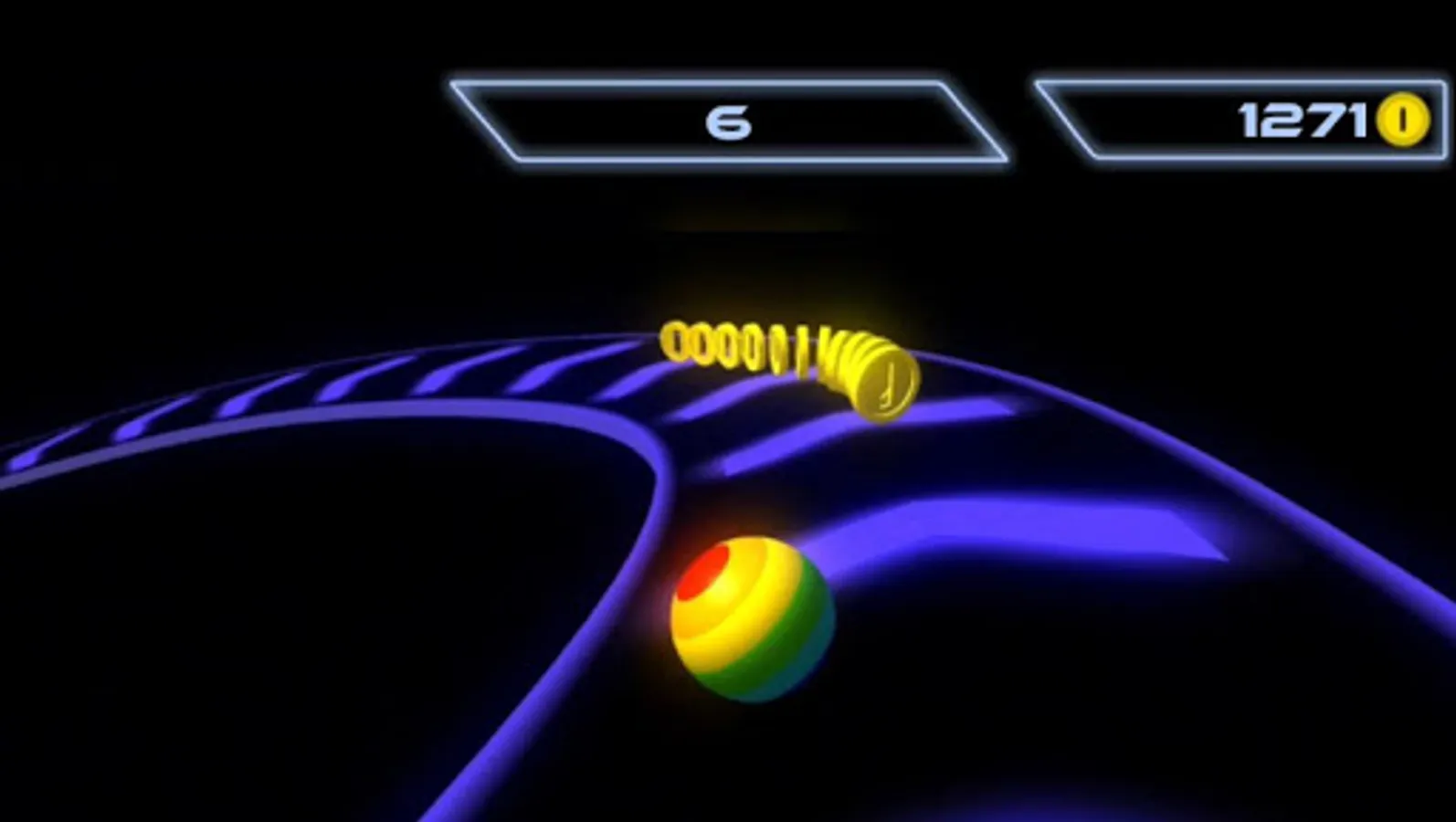The height and width of the screenshot is (822, 1456).
Task: Click the yellow coin icon beside 1271
Action: click(1404, 118)
